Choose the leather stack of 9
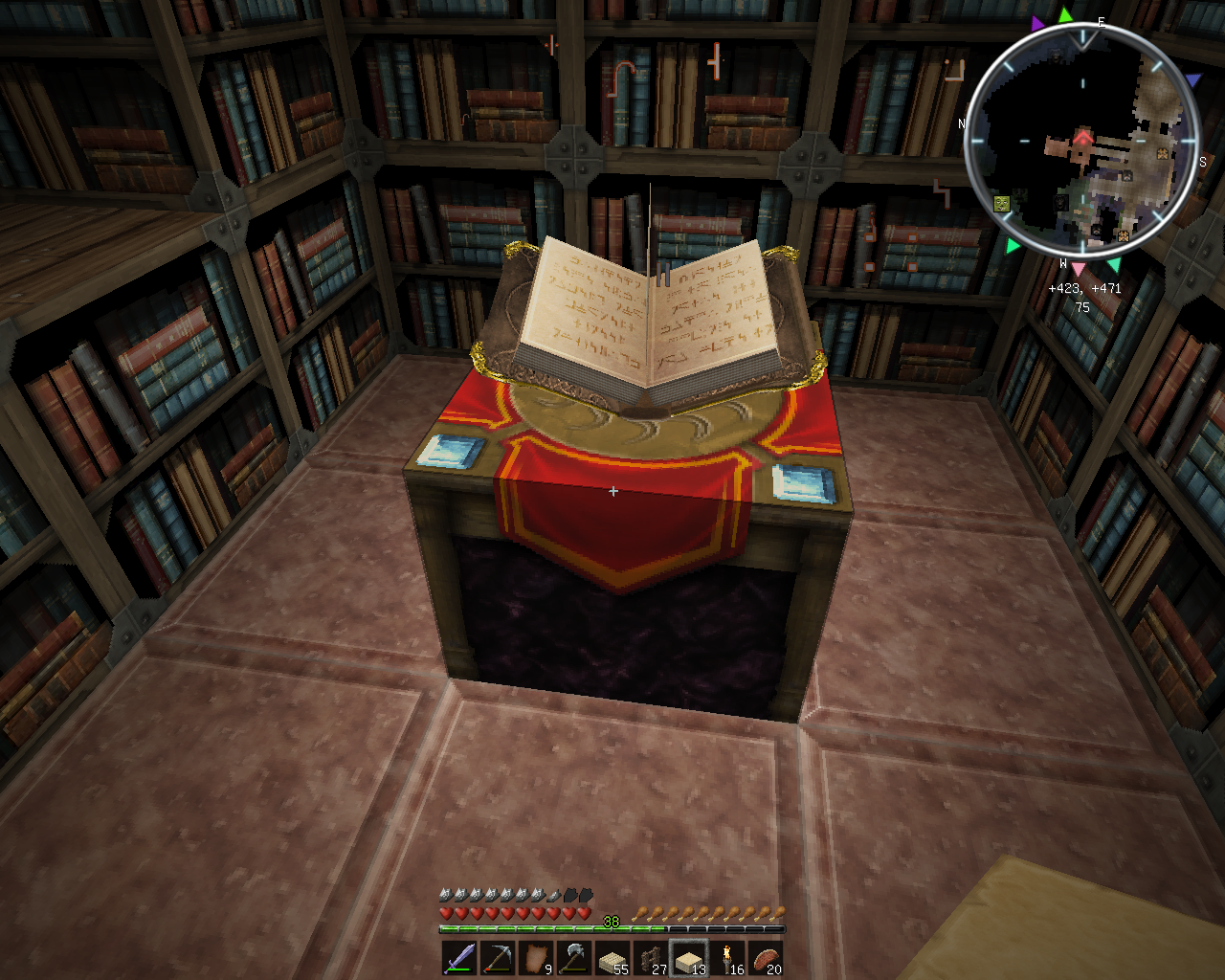 point(536,958)
